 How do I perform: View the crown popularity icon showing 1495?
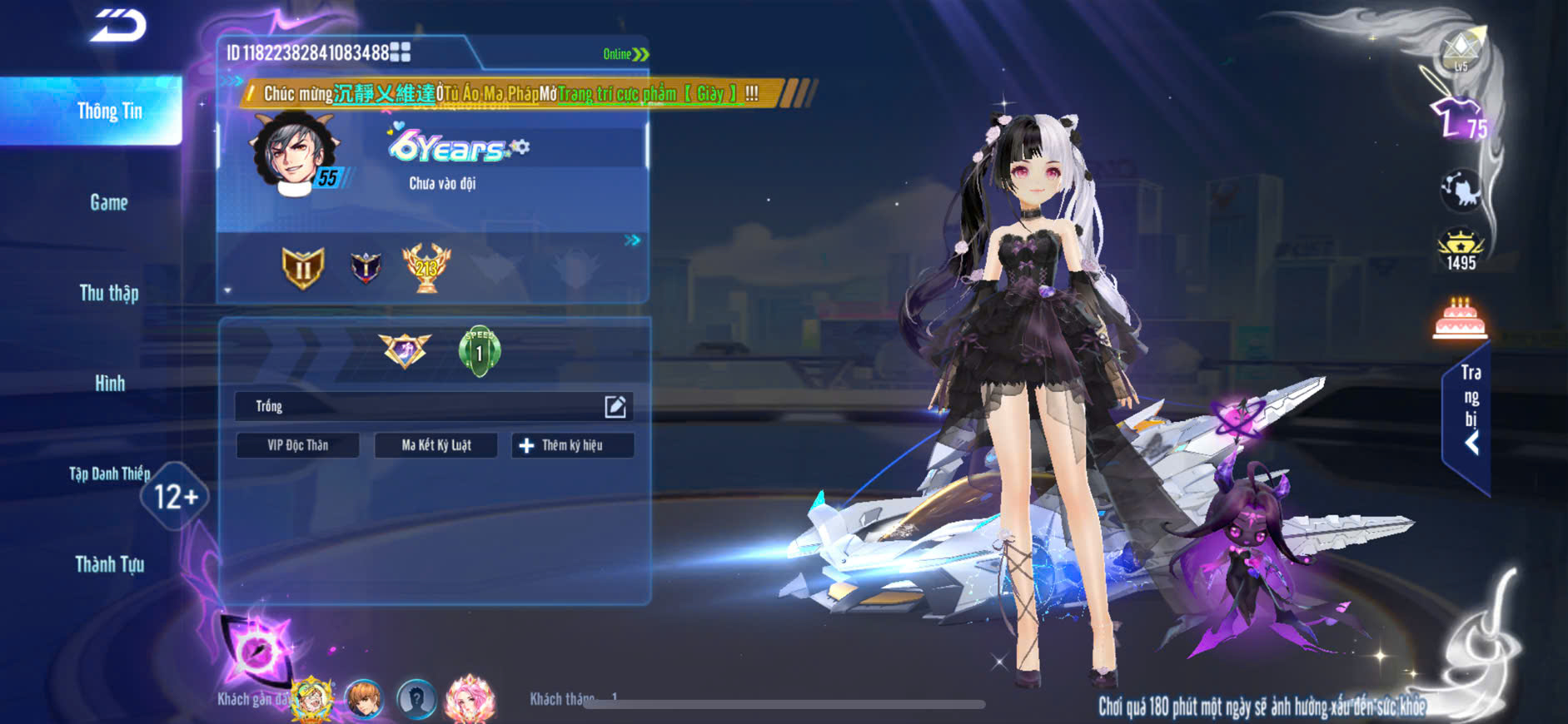coord(1461,250)
